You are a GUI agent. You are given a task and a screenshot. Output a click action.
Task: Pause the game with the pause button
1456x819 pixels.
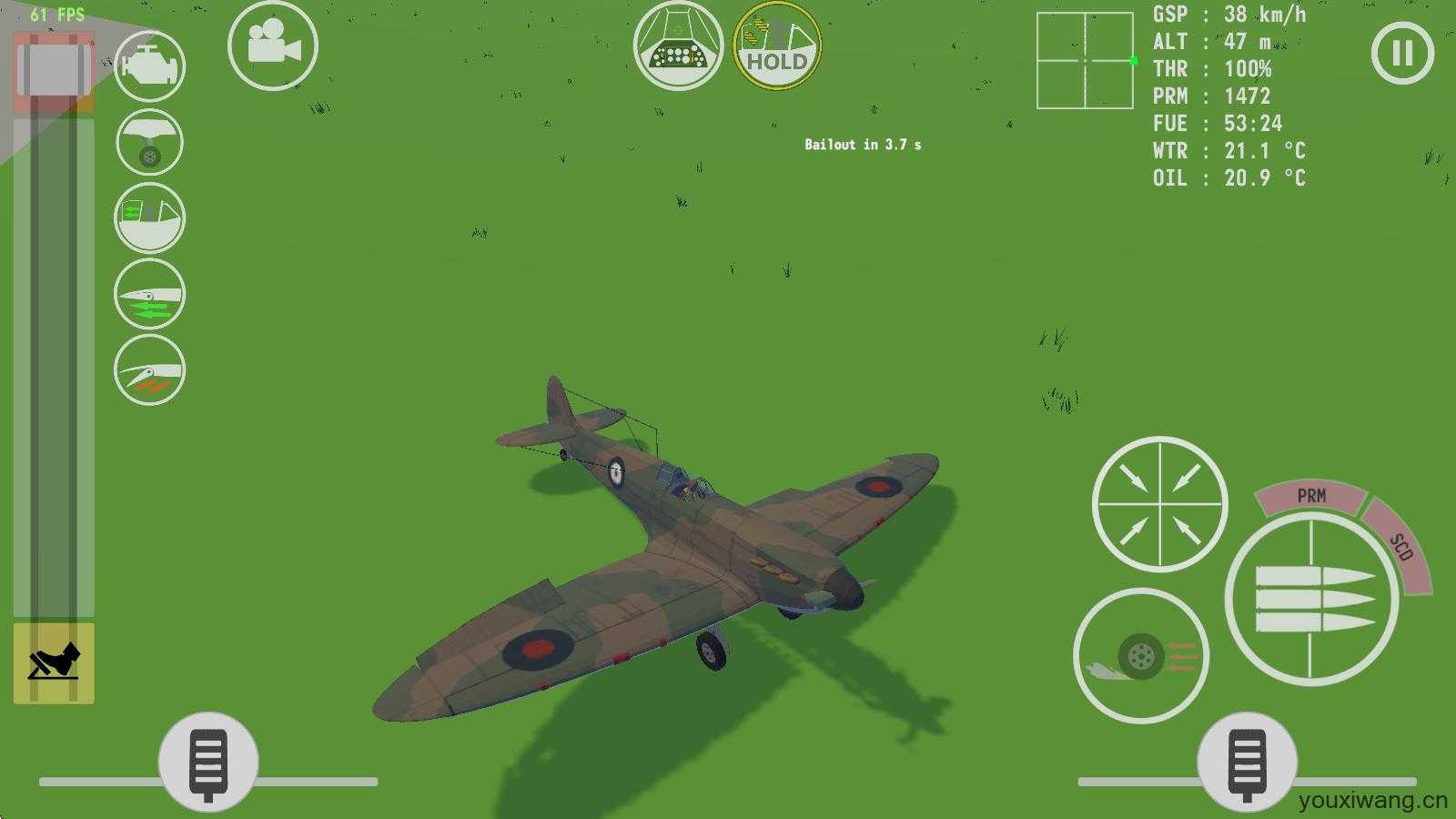click(x=1402, y=53)
